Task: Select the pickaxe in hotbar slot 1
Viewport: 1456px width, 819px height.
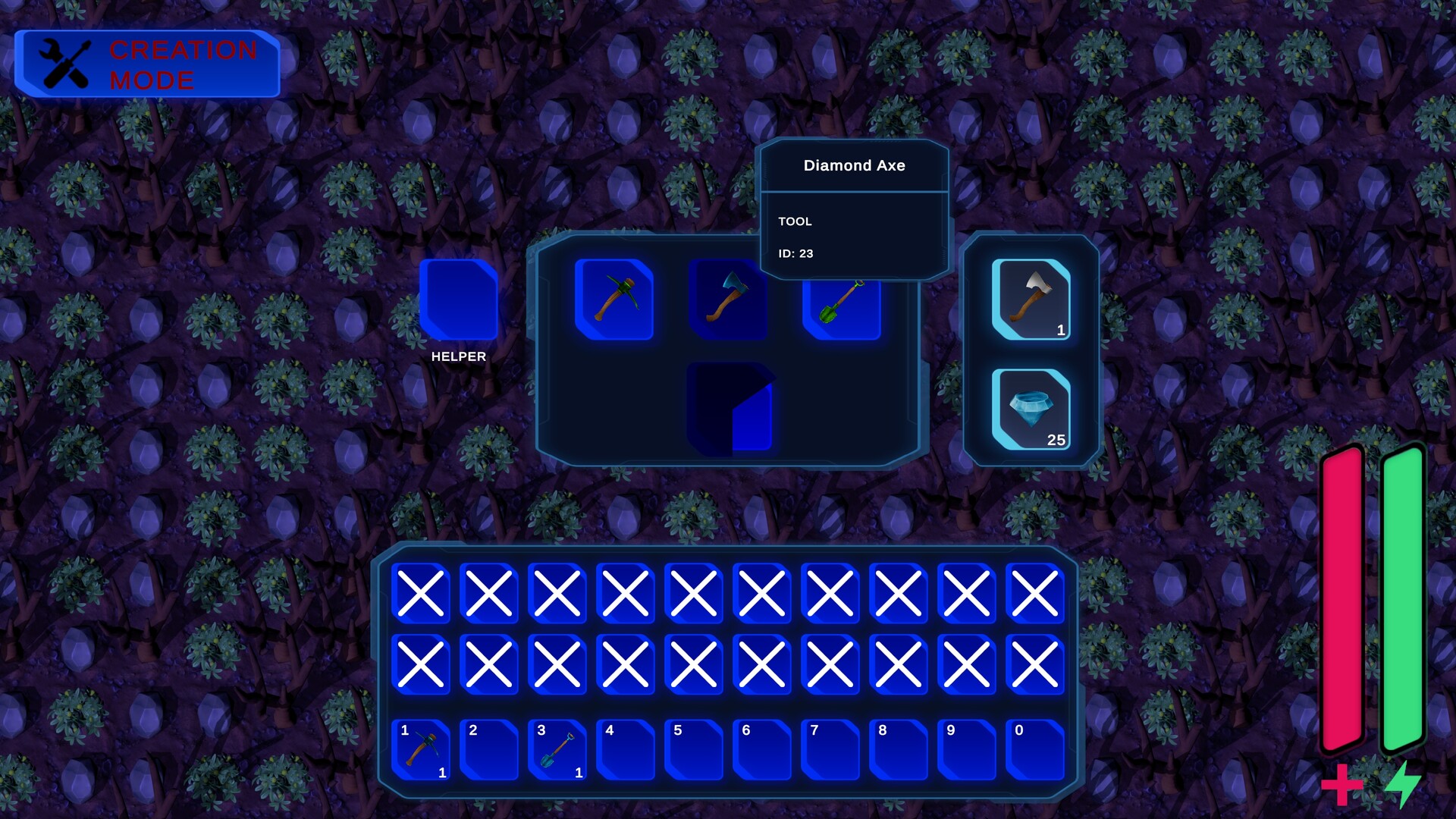Action: point(421,751)
